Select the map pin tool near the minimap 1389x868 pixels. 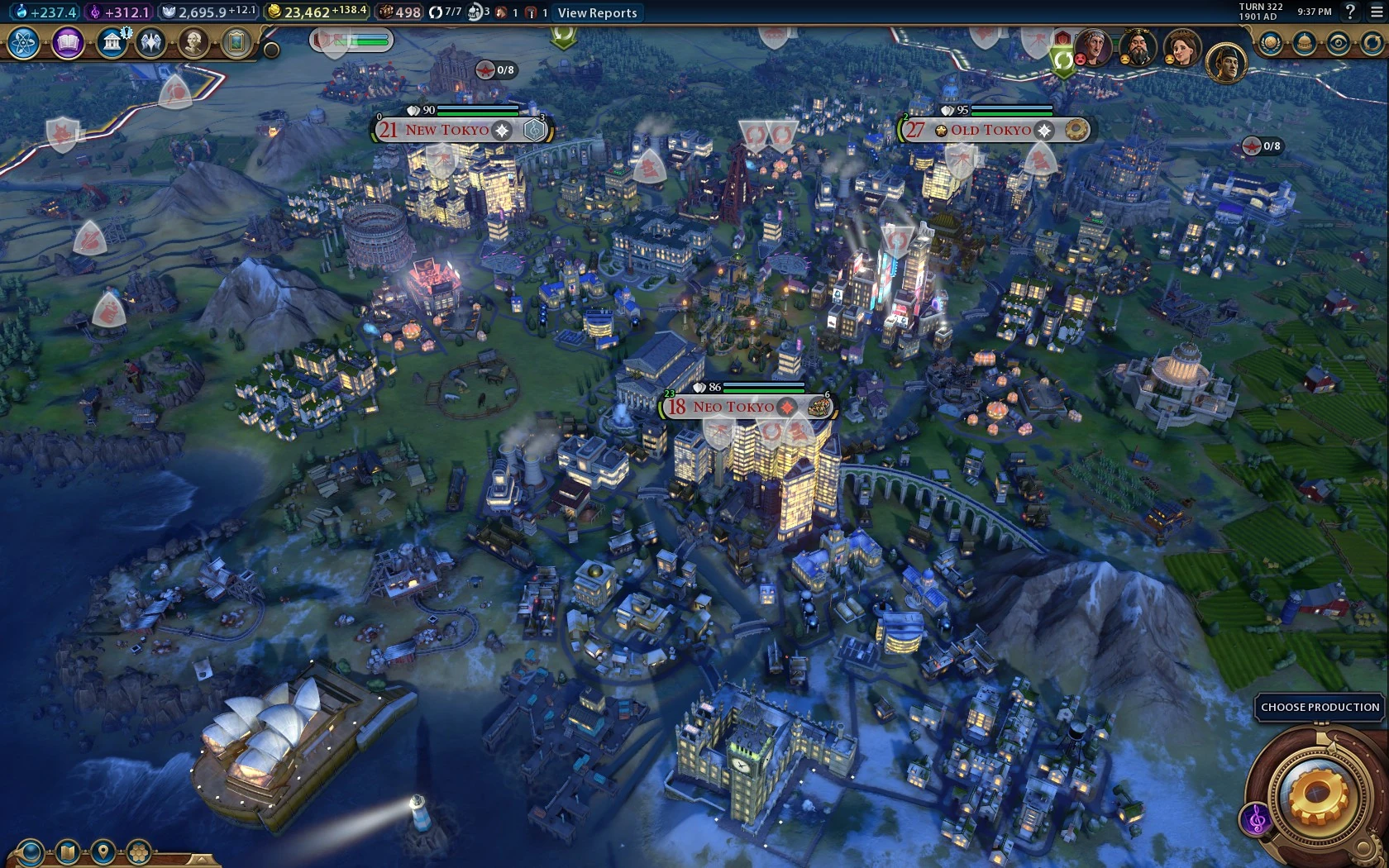102,852
